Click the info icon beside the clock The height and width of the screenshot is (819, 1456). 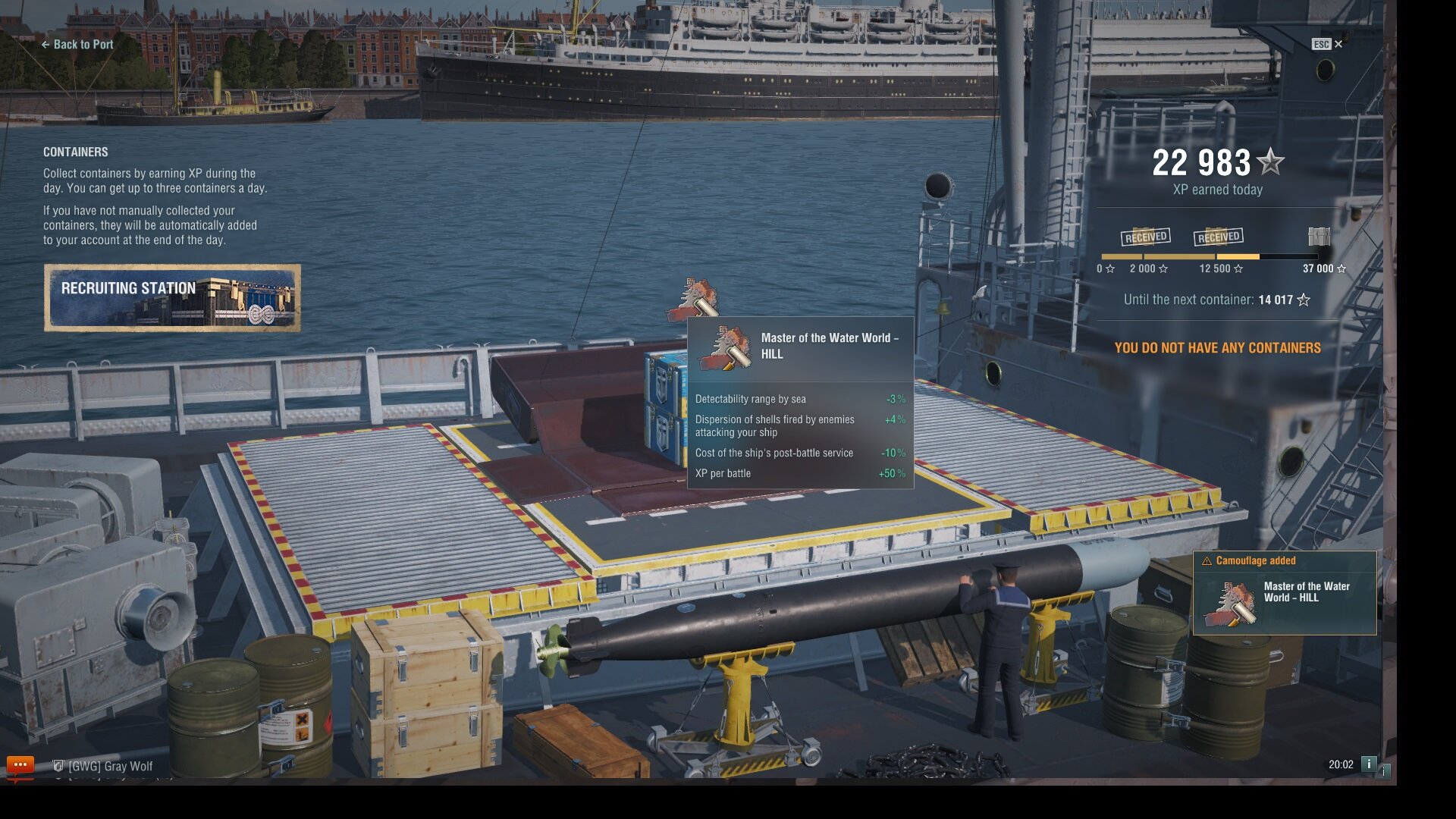click(1369, 764)
